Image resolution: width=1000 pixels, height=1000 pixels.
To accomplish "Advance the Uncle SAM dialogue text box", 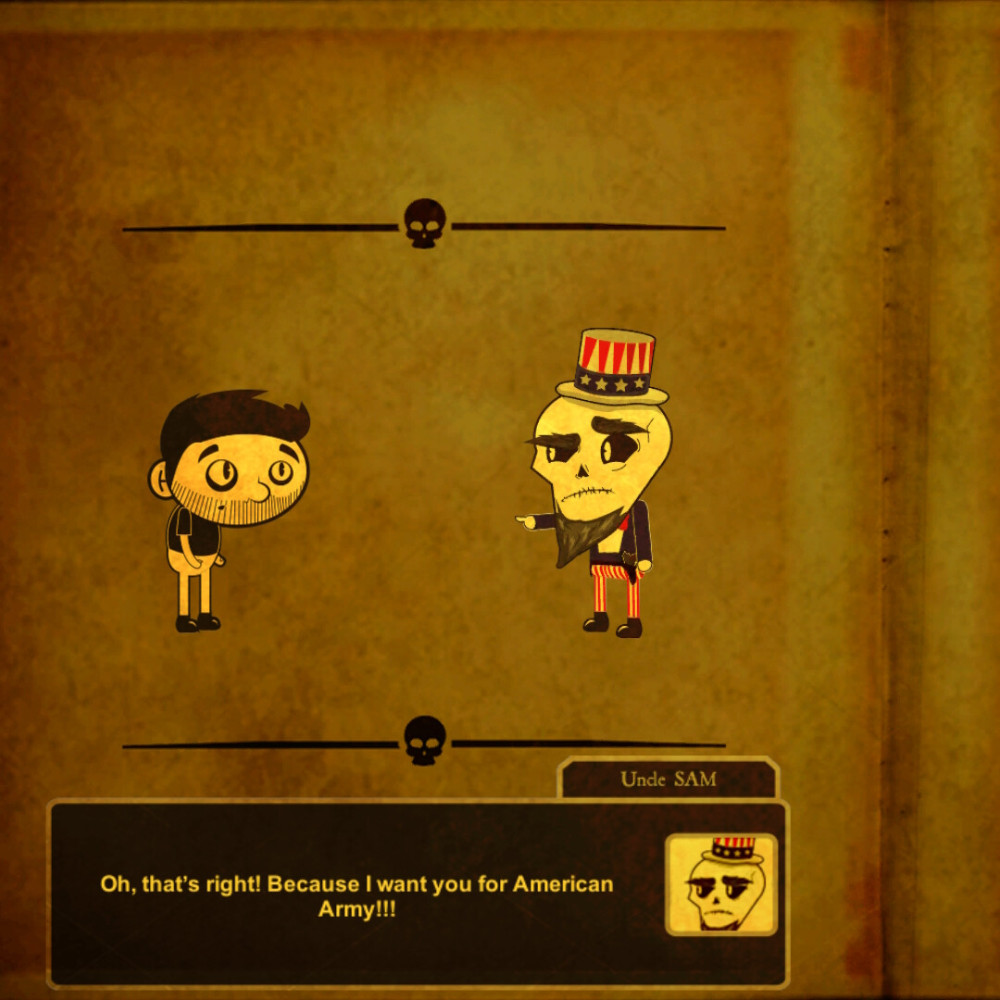I will tap(356, 896).
